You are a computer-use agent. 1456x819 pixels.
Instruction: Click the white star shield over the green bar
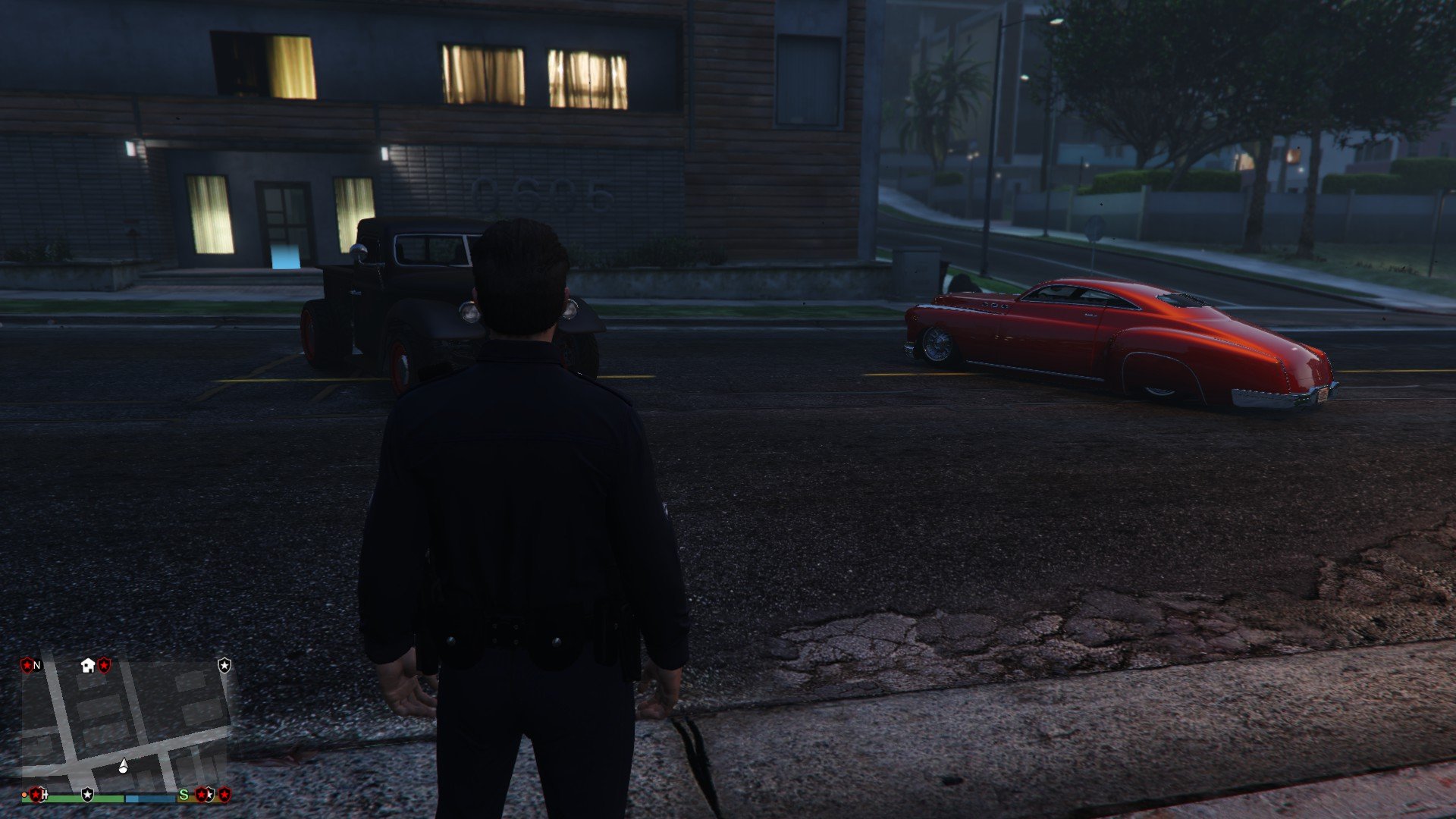point(88,795)
